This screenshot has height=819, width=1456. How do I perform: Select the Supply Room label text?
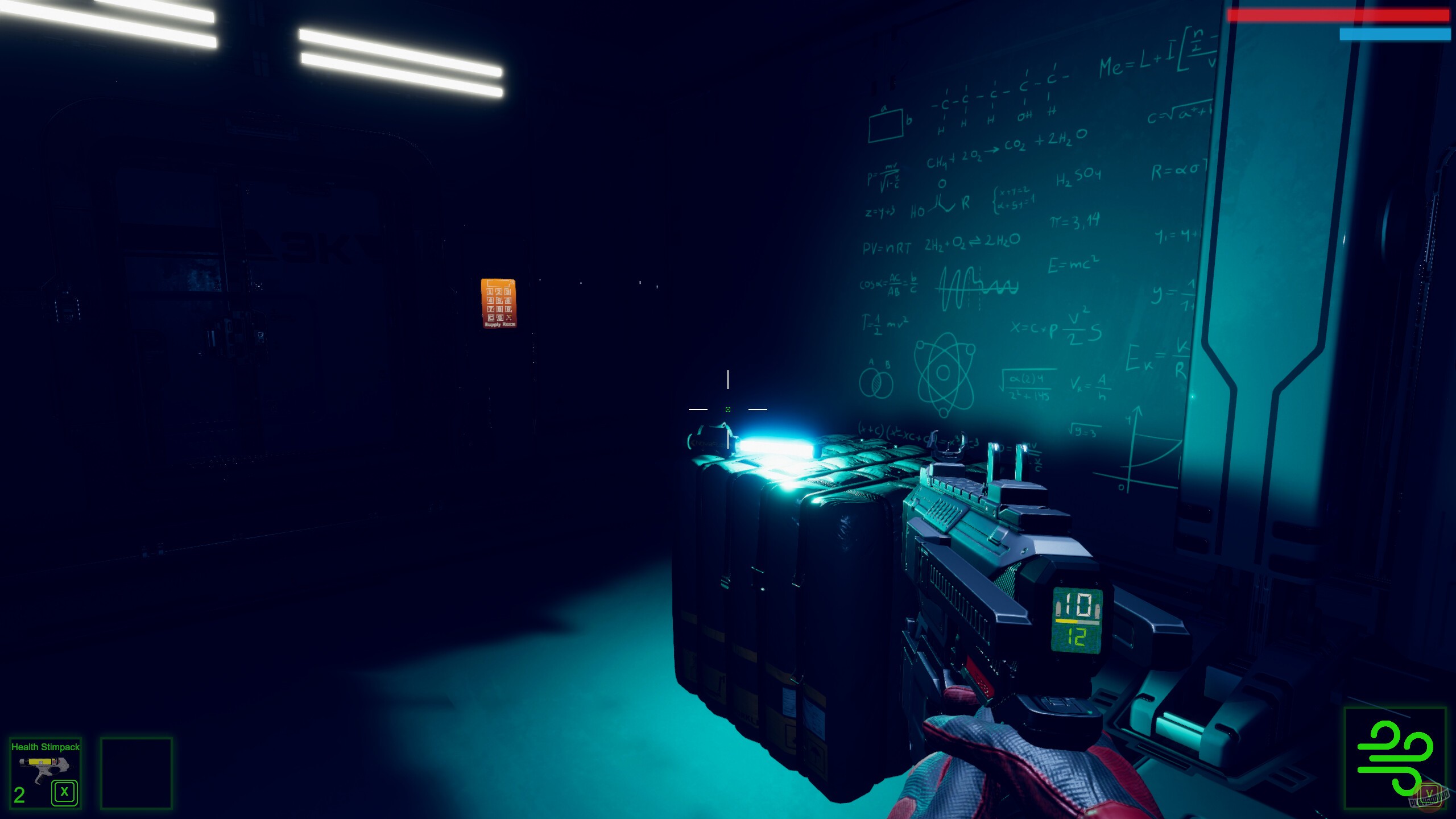500,324
